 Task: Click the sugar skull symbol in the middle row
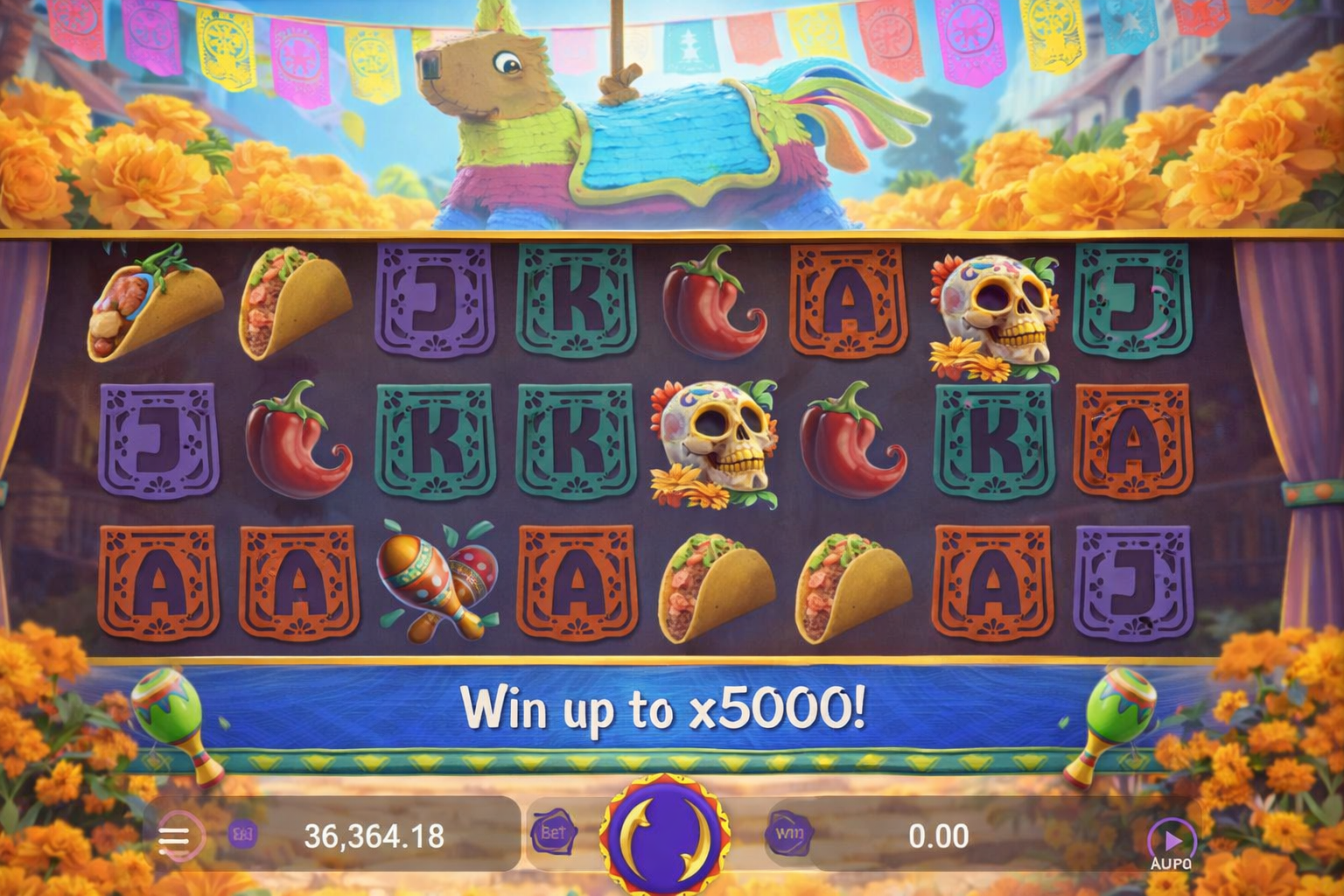tap(717, 442)
